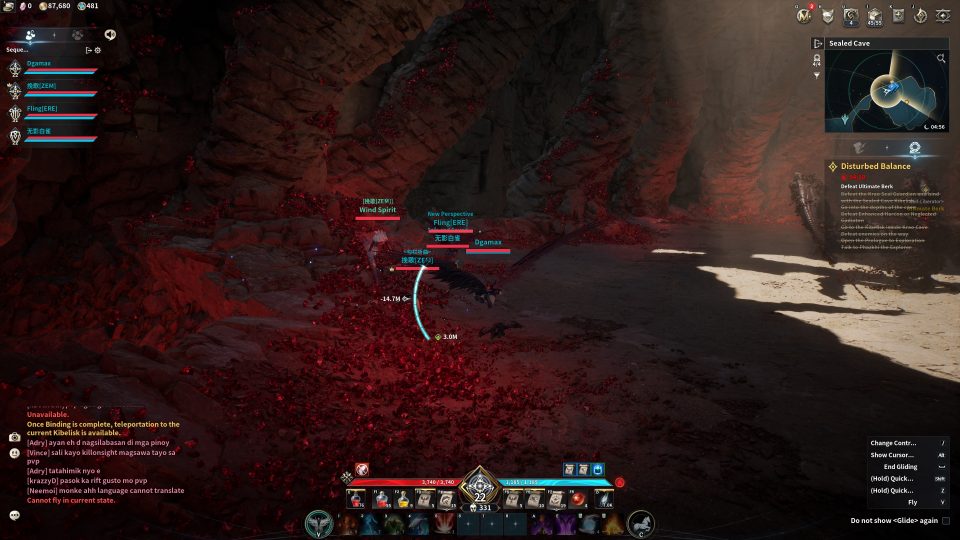Open the Sealed Cave minimap
The image size is (960, 540).
coord(885,92)
